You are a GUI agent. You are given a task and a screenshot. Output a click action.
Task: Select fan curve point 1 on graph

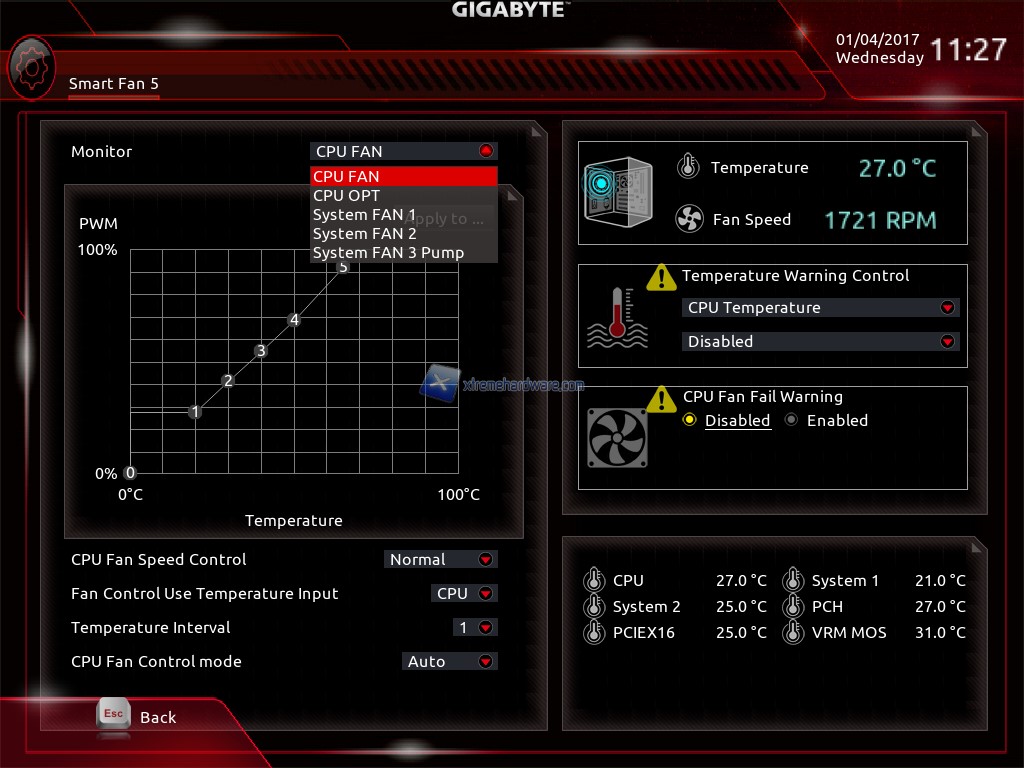(195, 412)
